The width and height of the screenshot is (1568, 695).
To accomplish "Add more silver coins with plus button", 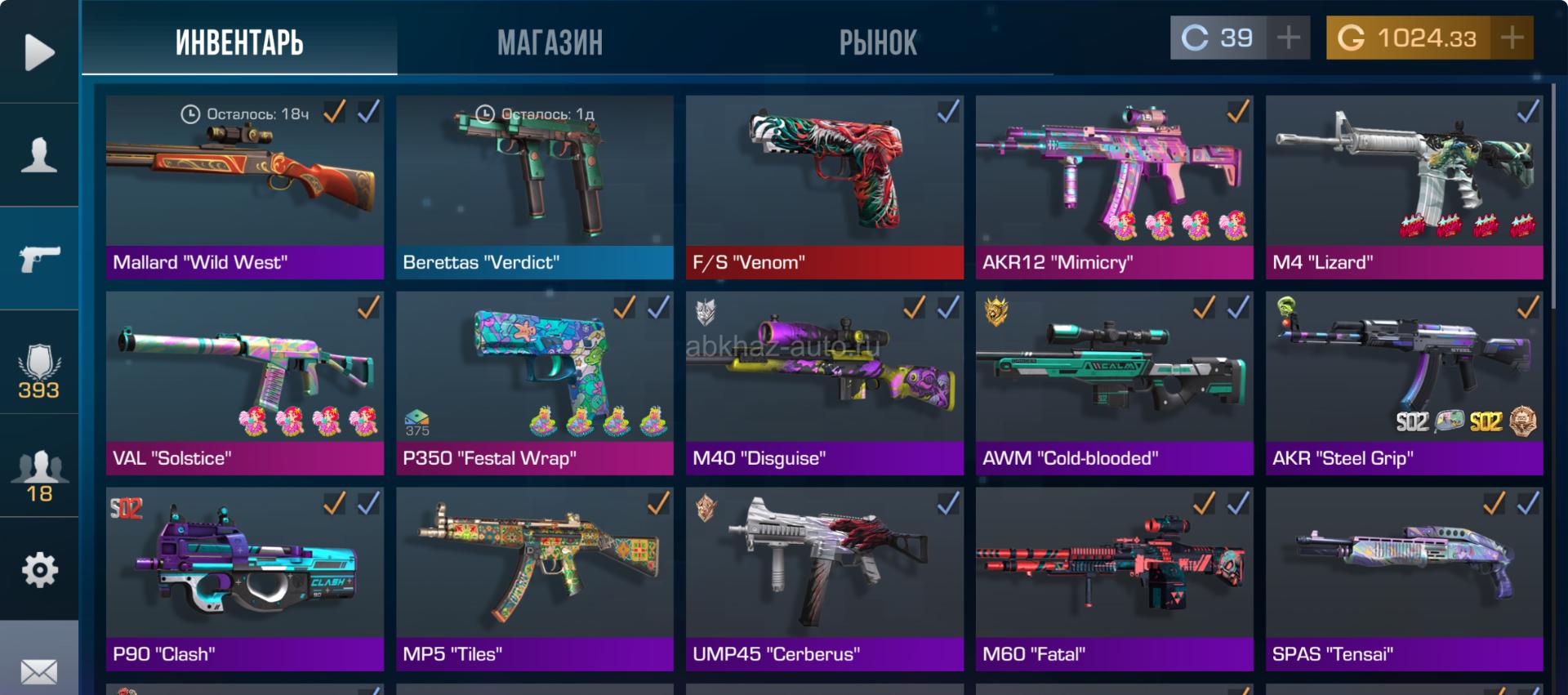I will pos(1288,38).
